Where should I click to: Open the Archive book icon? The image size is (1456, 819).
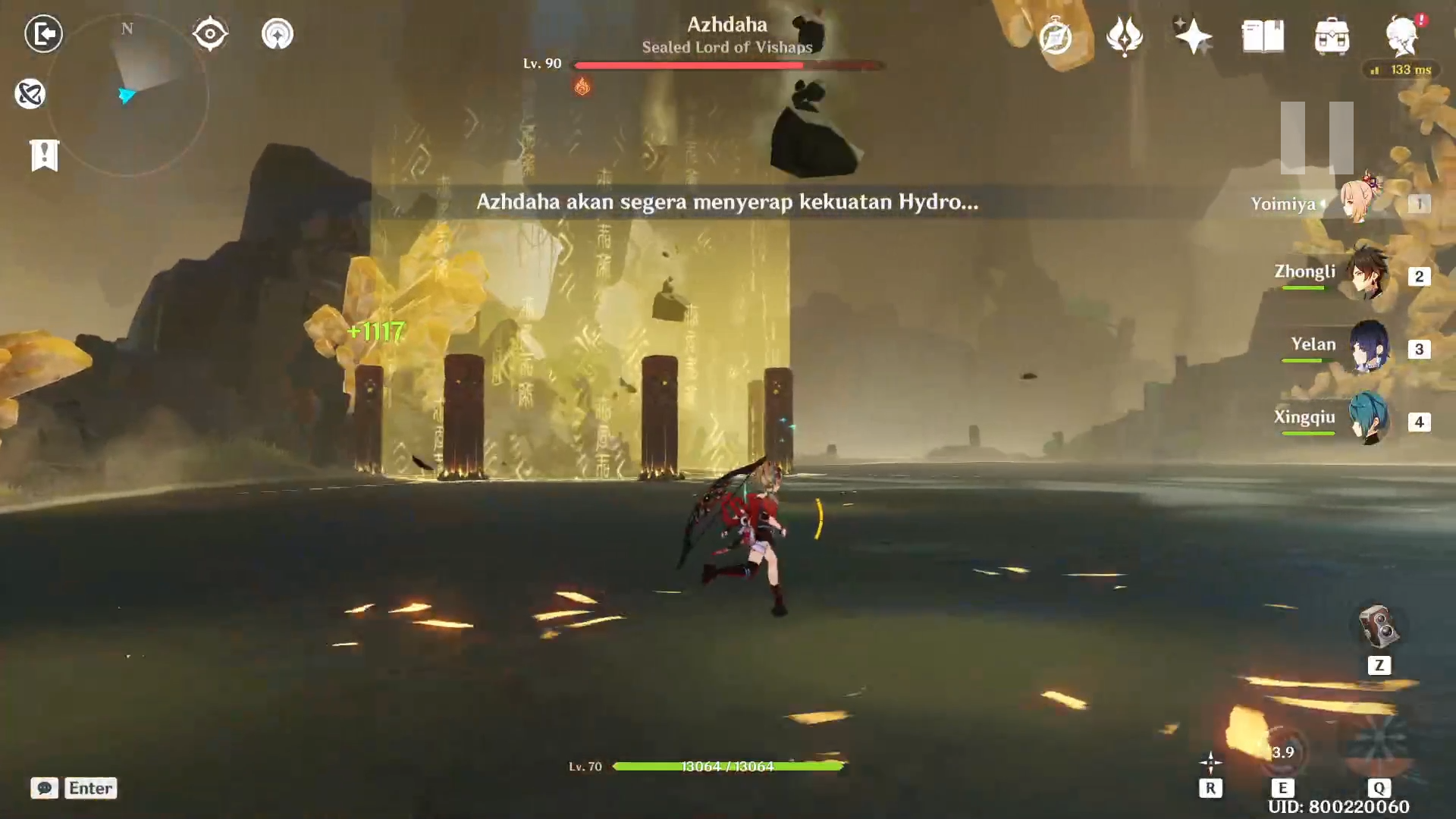(x=1263, y=34)
